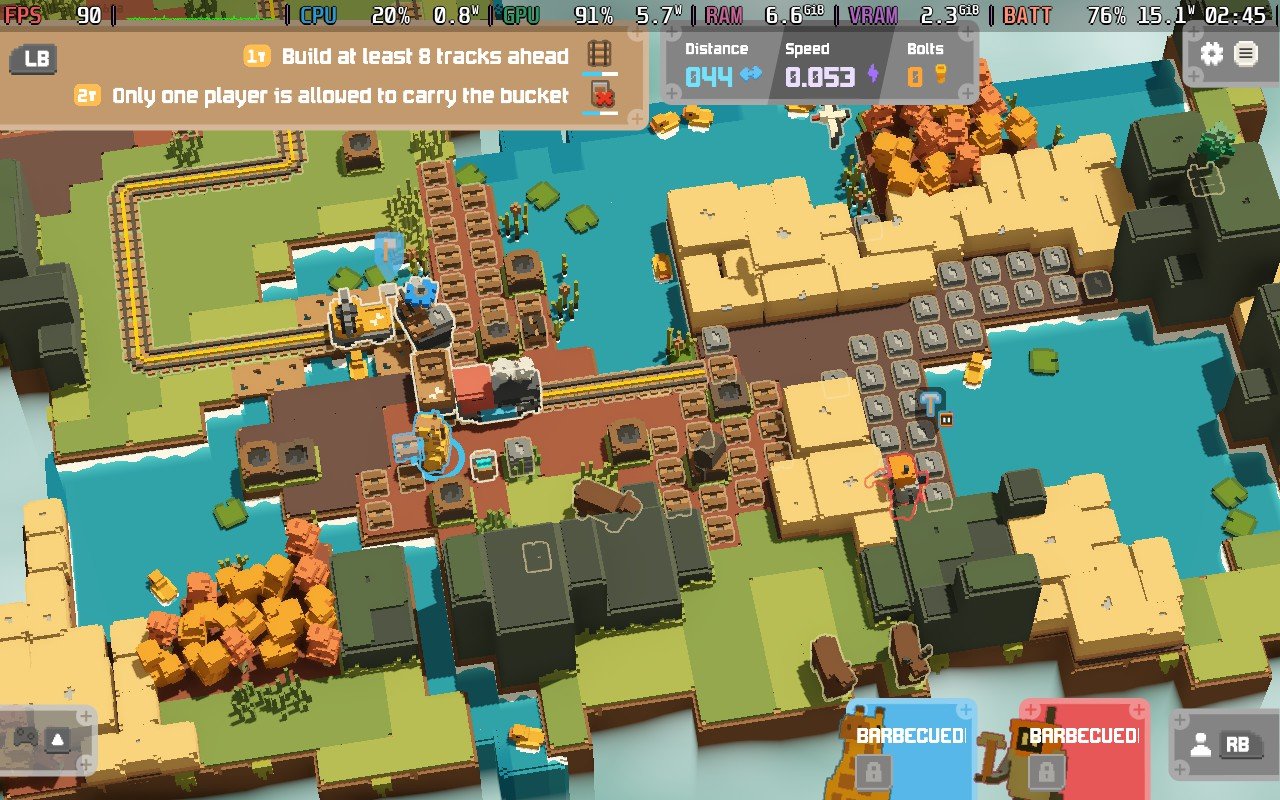Viewport: 1280px width, 800px height.
Task: Click the person icon next to RB
Action: click(1201, 742)
